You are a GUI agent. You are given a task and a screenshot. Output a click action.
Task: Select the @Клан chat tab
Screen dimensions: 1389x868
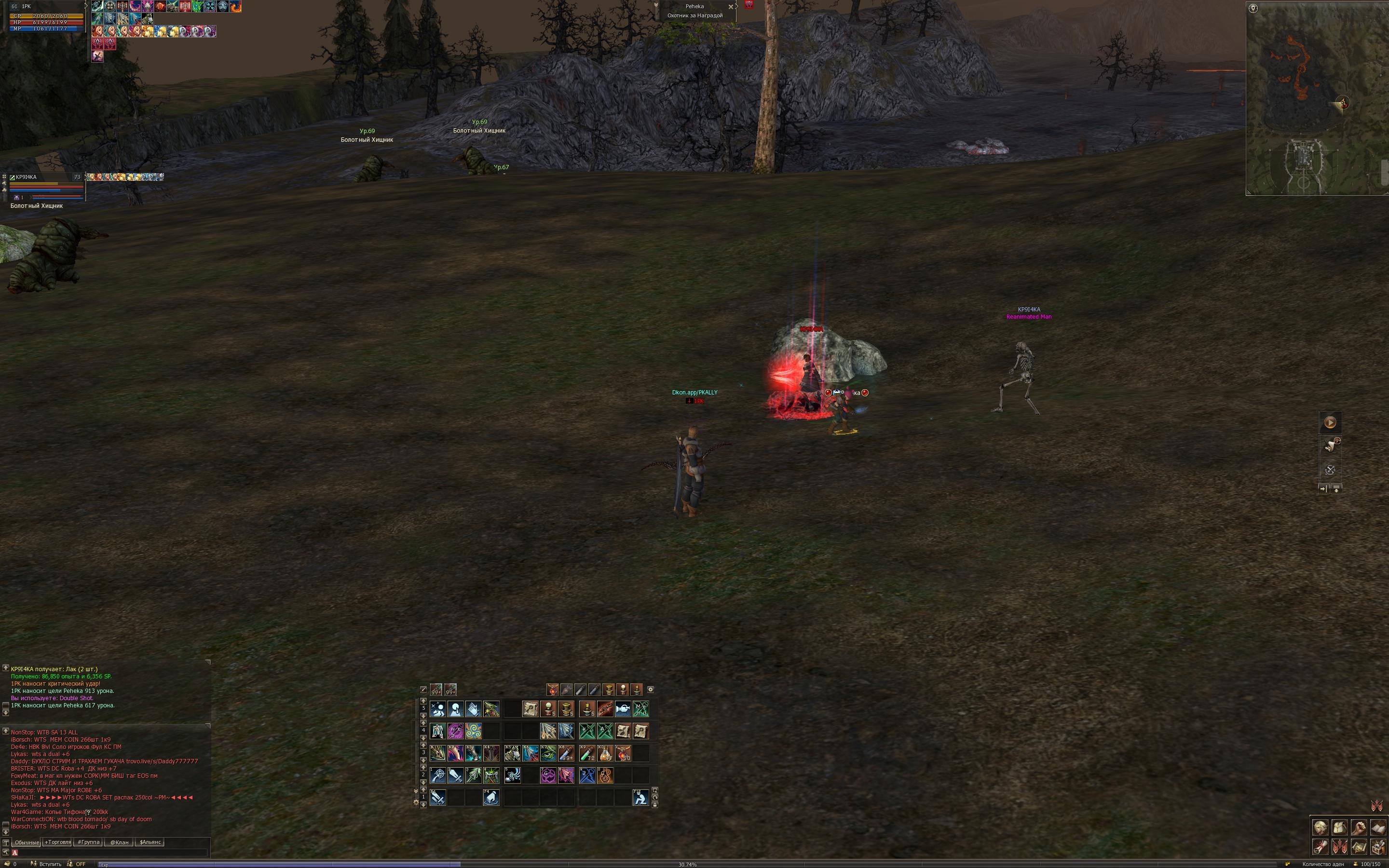(120, 842)
